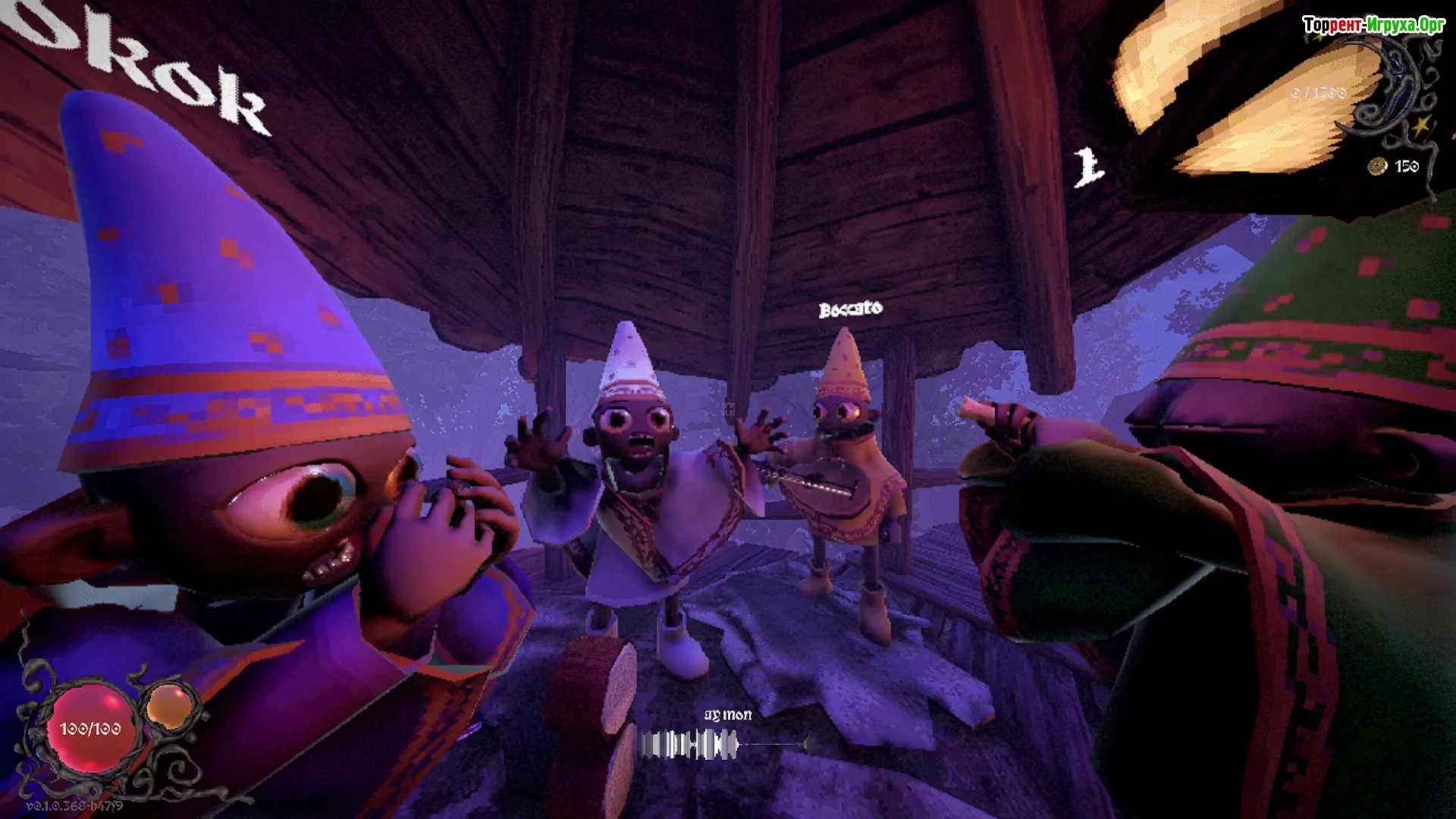Click the gold coin currency icon
1456x819 pixels.
[x=1377, y=166]
